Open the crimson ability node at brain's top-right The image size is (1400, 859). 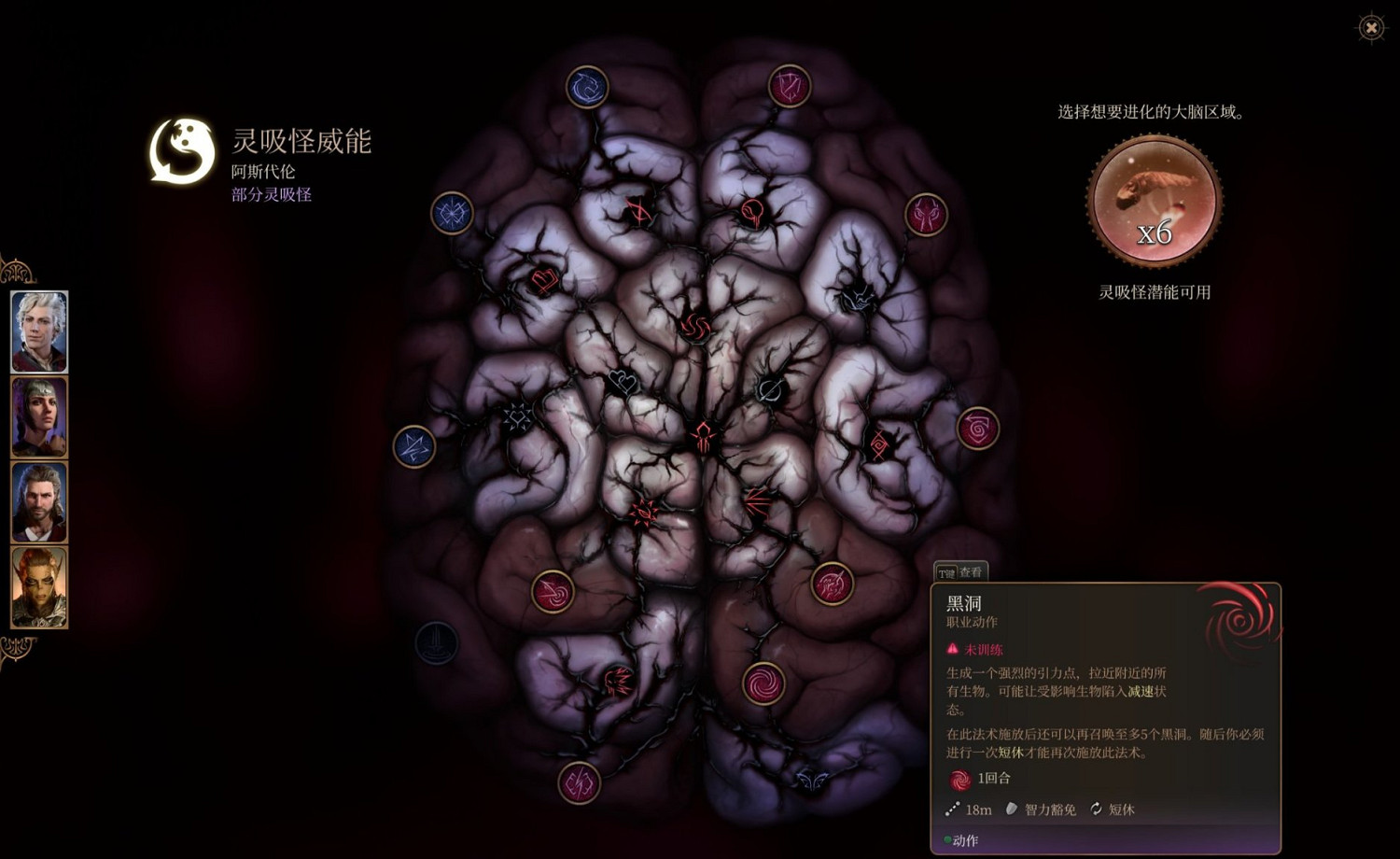point(787,85)
